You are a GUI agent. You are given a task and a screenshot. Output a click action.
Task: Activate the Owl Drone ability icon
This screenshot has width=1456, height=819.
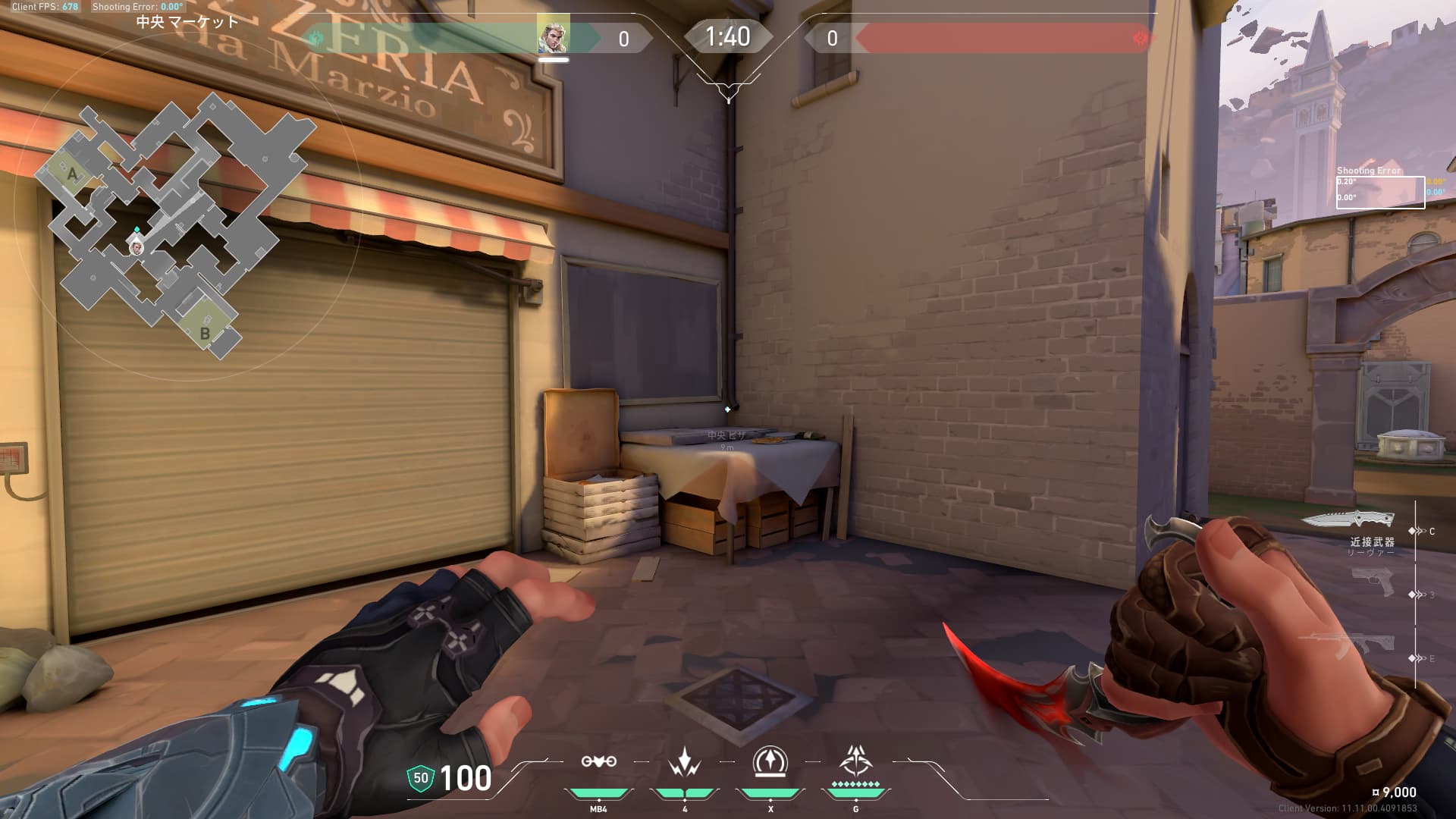tap(598, 761)
